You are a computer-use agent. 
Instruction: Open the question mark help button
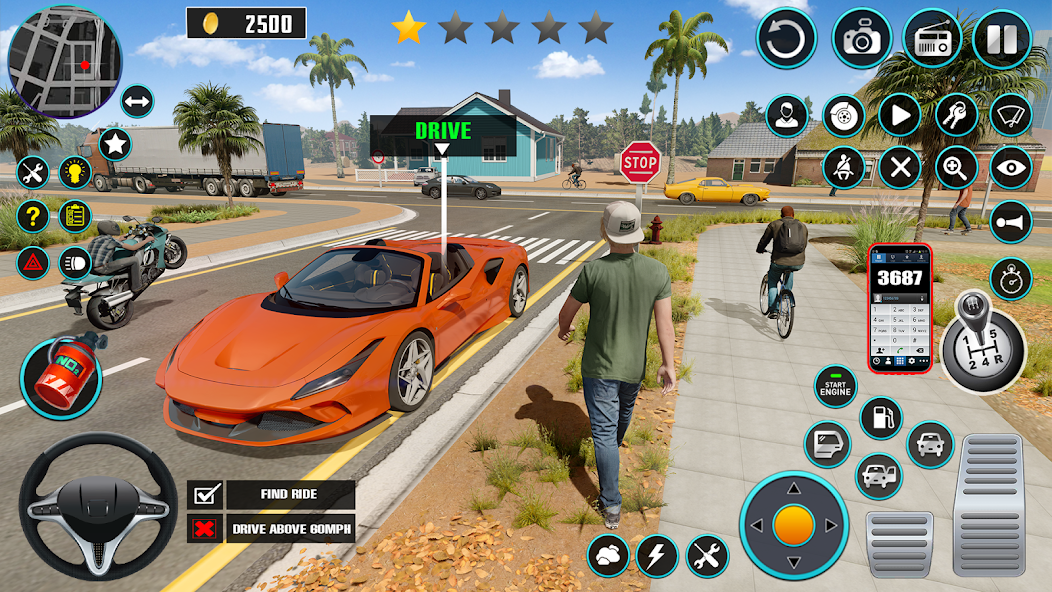pos(33,215)
